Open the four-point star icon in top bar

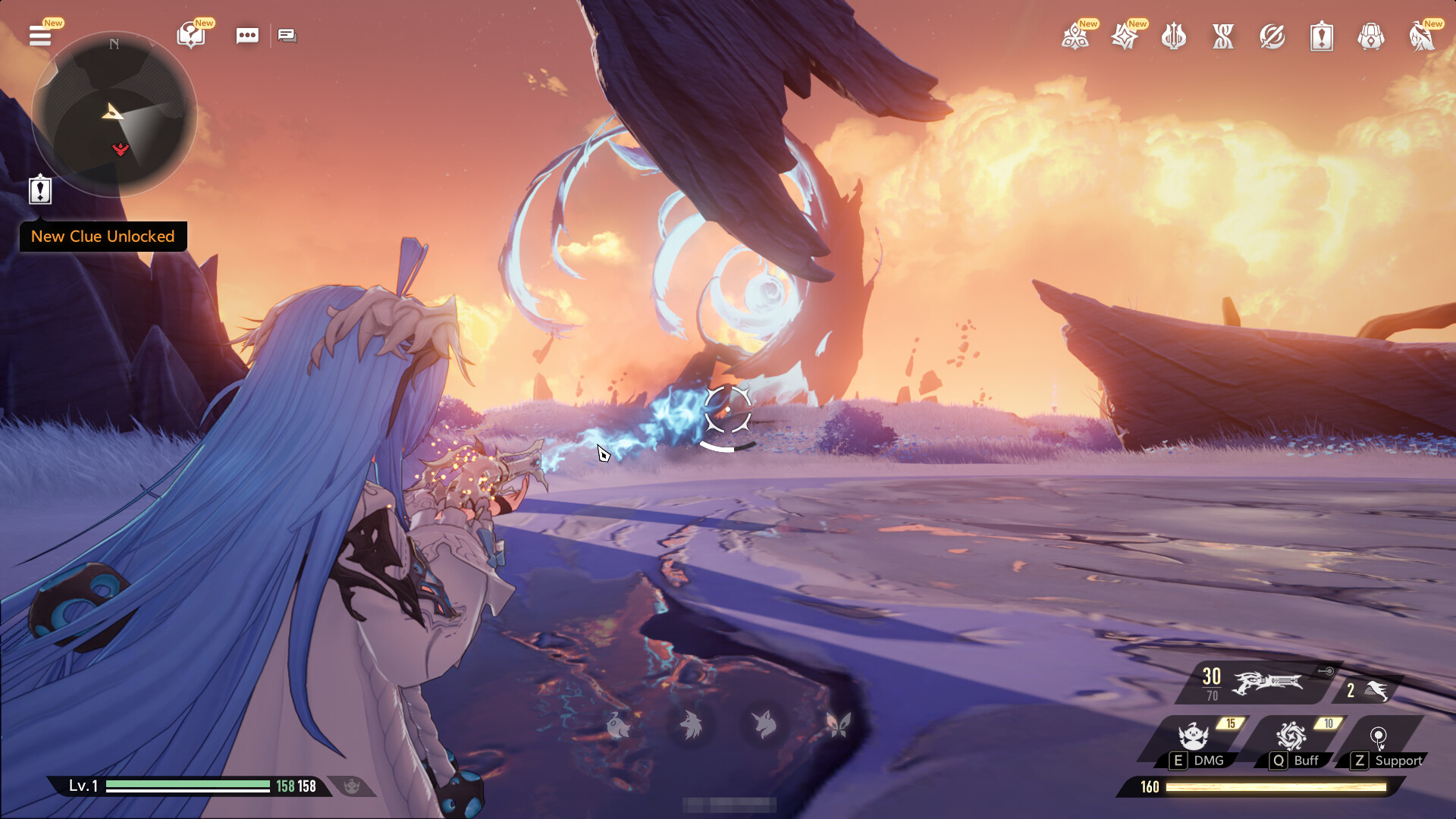click(x=1125, y=36)
